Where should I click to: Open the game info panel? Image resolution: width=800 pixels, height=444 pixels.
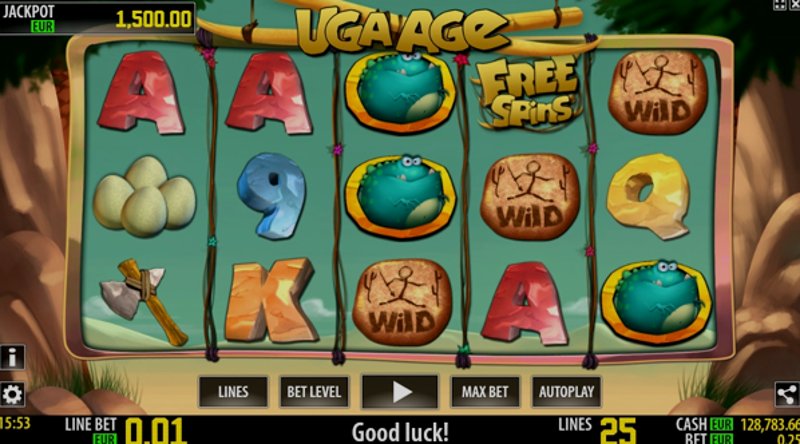coord(12,357)
